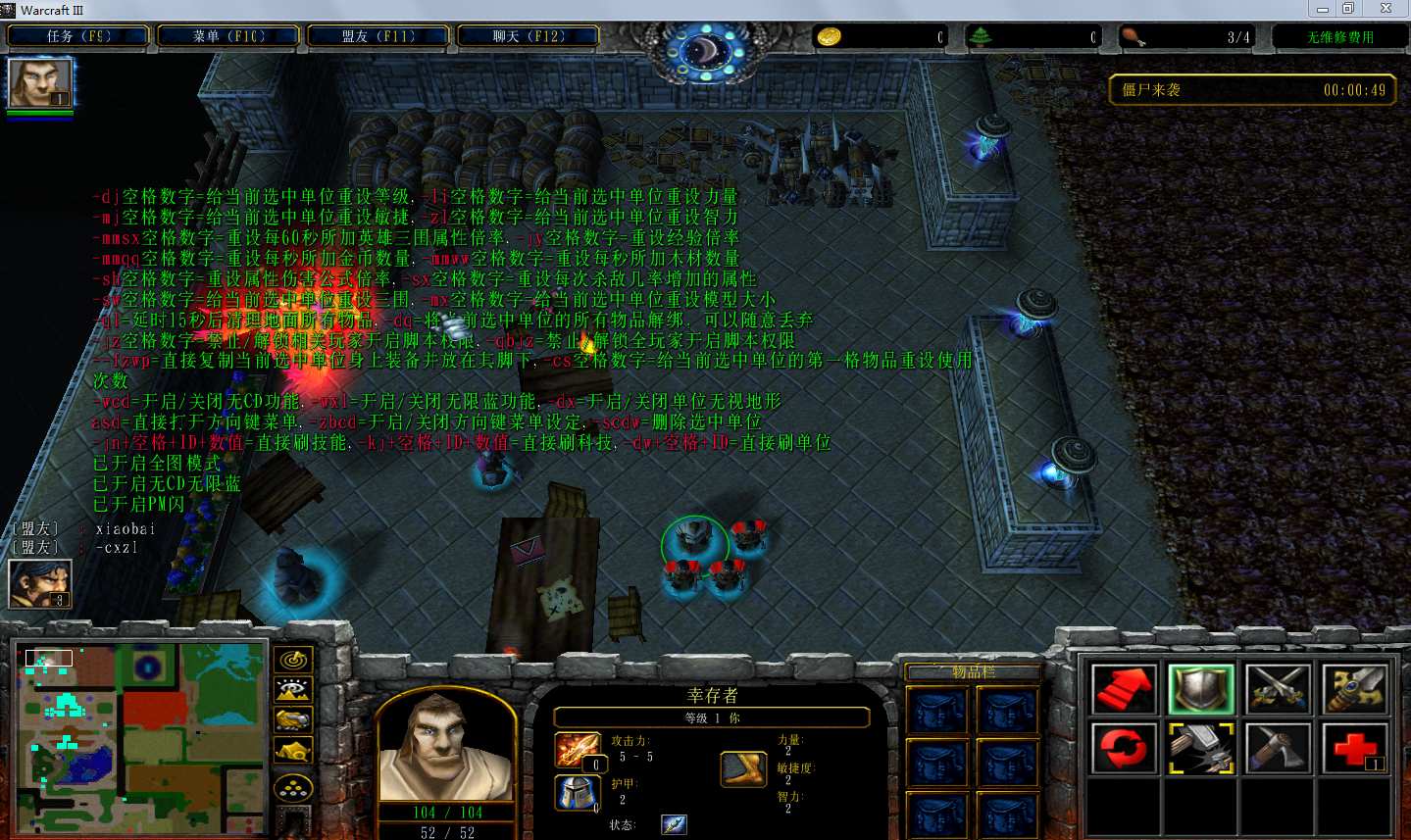
Task: Select the hero portrait in the top-left corner
Action: (x=40, y=82)
